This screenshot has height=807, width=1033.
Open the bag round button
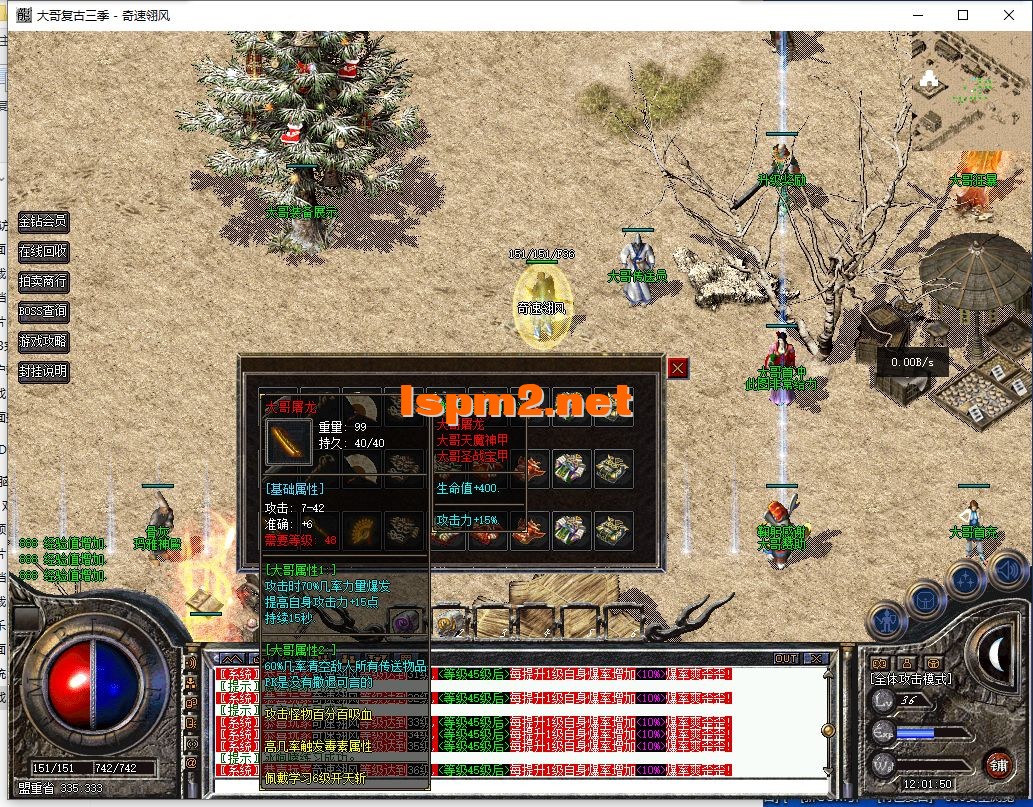(926, 599)
